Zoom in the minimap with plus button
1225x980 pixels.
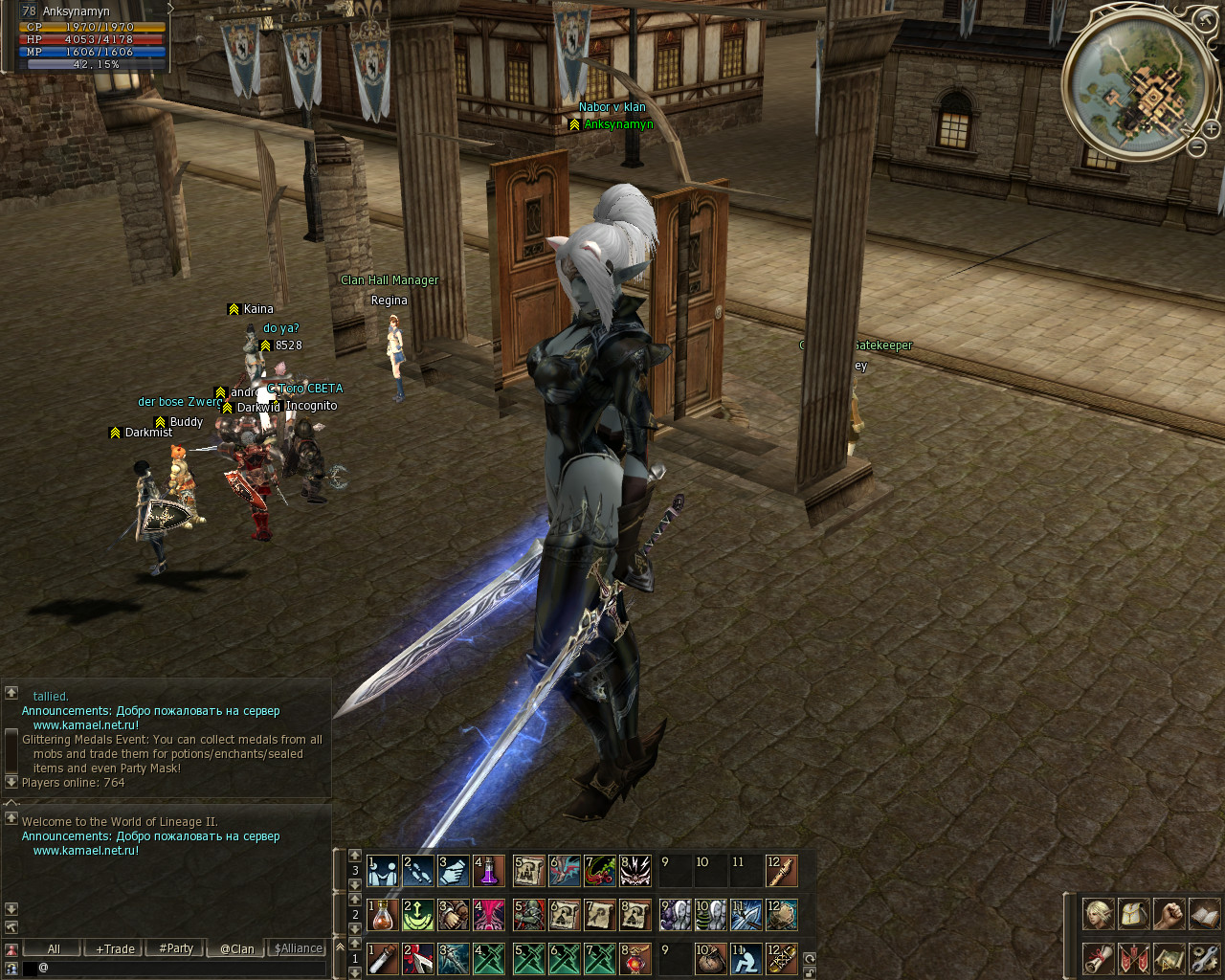point(1211,128)
